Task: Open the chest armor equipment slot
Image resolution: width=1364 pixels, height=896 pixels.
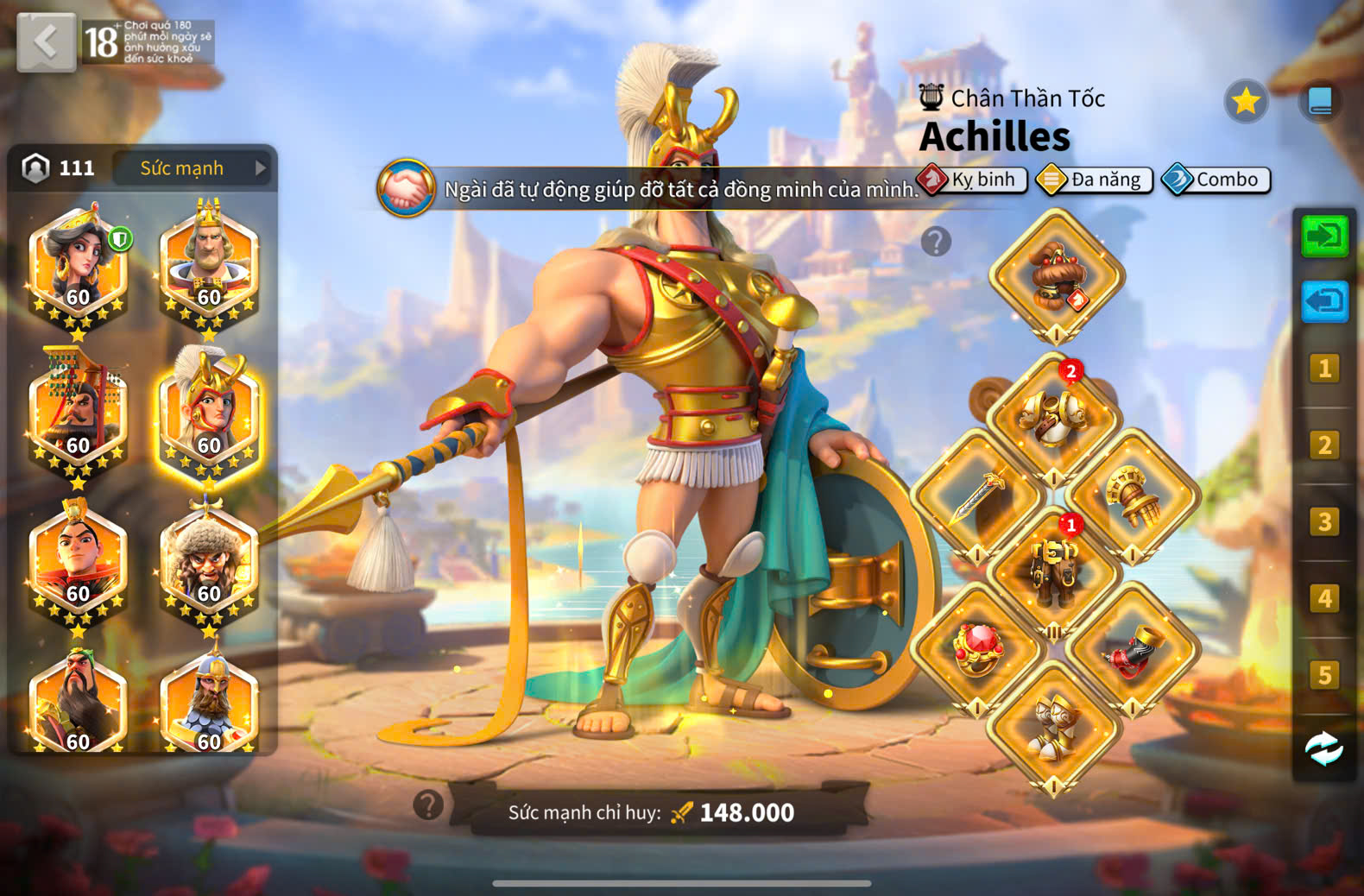Action: tap(1054, 419)
